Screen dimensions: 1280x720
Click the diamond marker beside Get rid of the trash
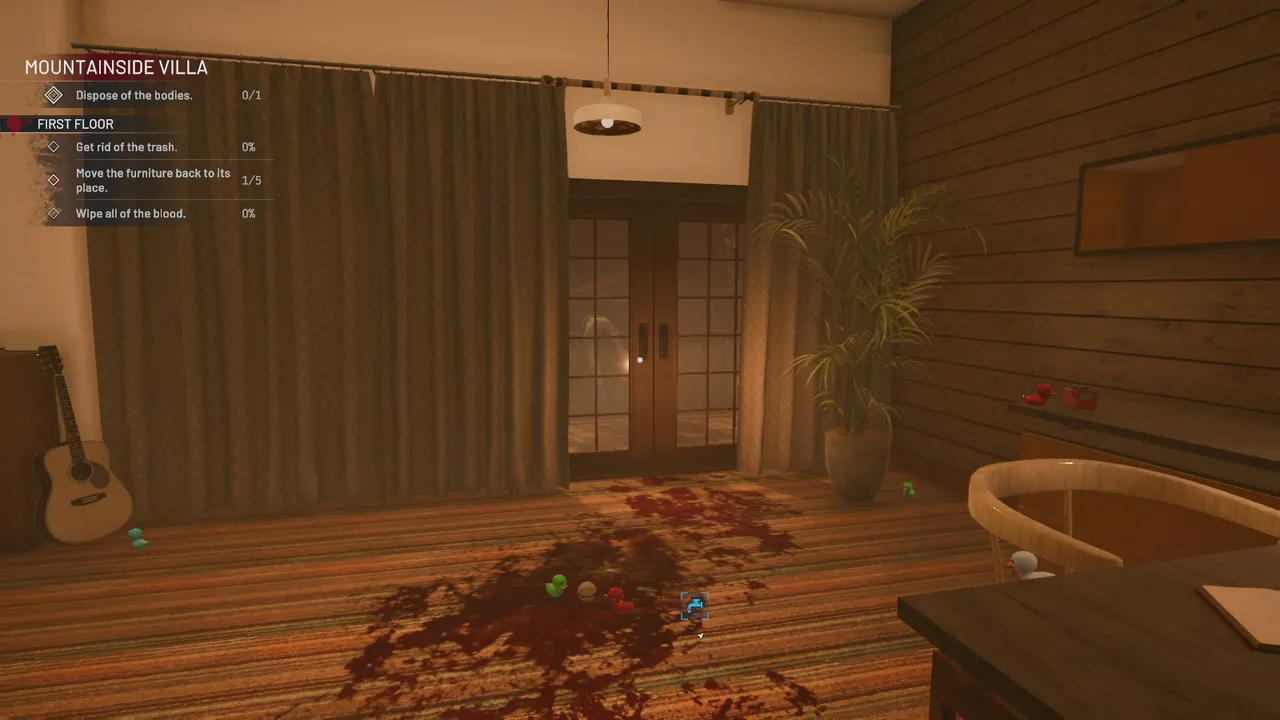(55, 146)
